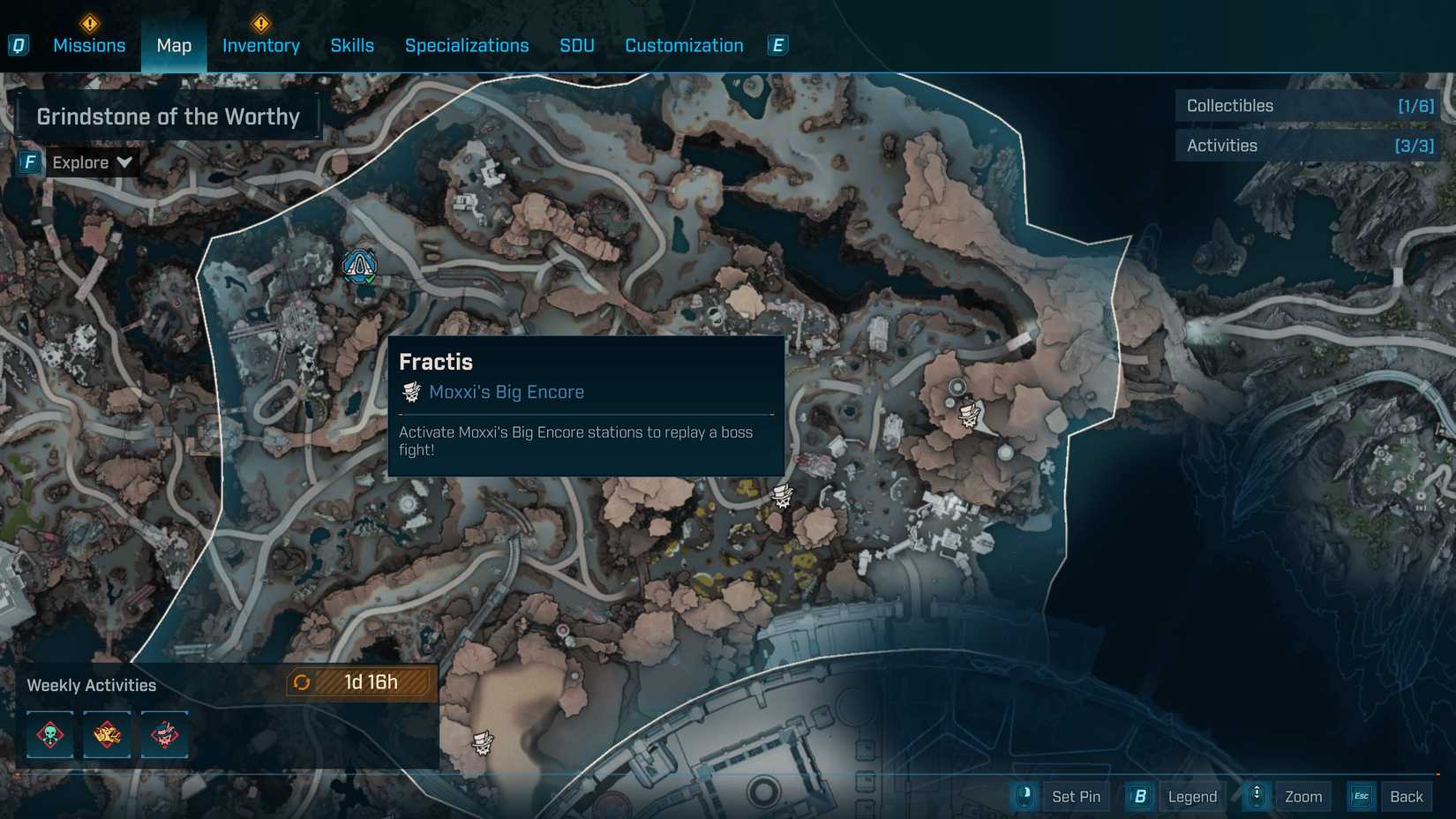Click the player location marker on map
The image size is (1456, 819).
(359, 265)
